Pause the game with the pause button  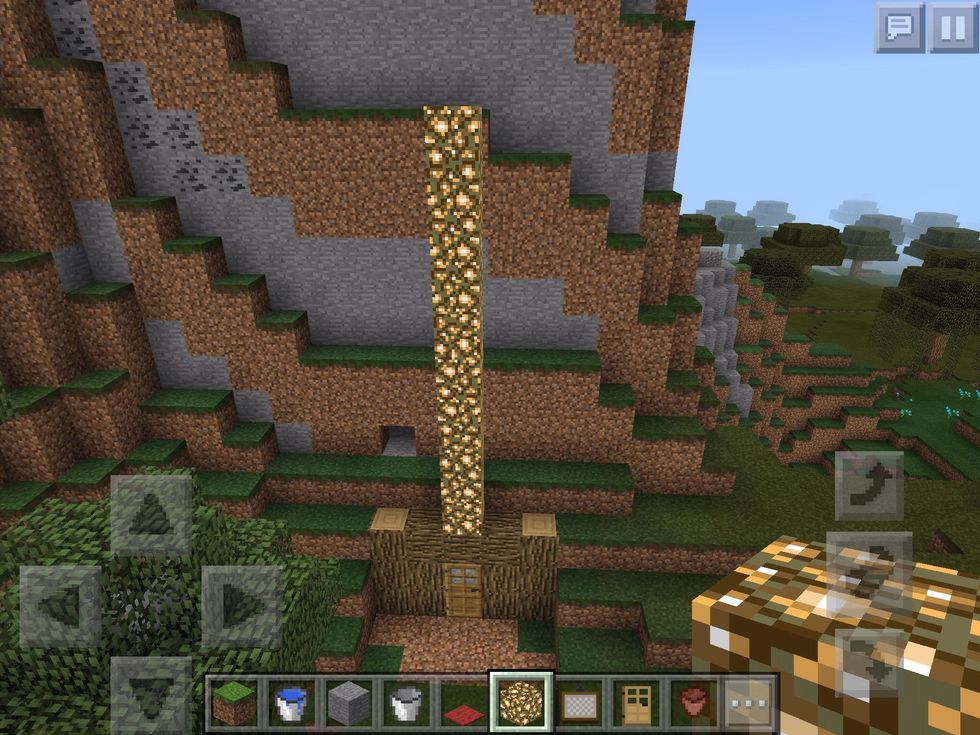[952, 28]
